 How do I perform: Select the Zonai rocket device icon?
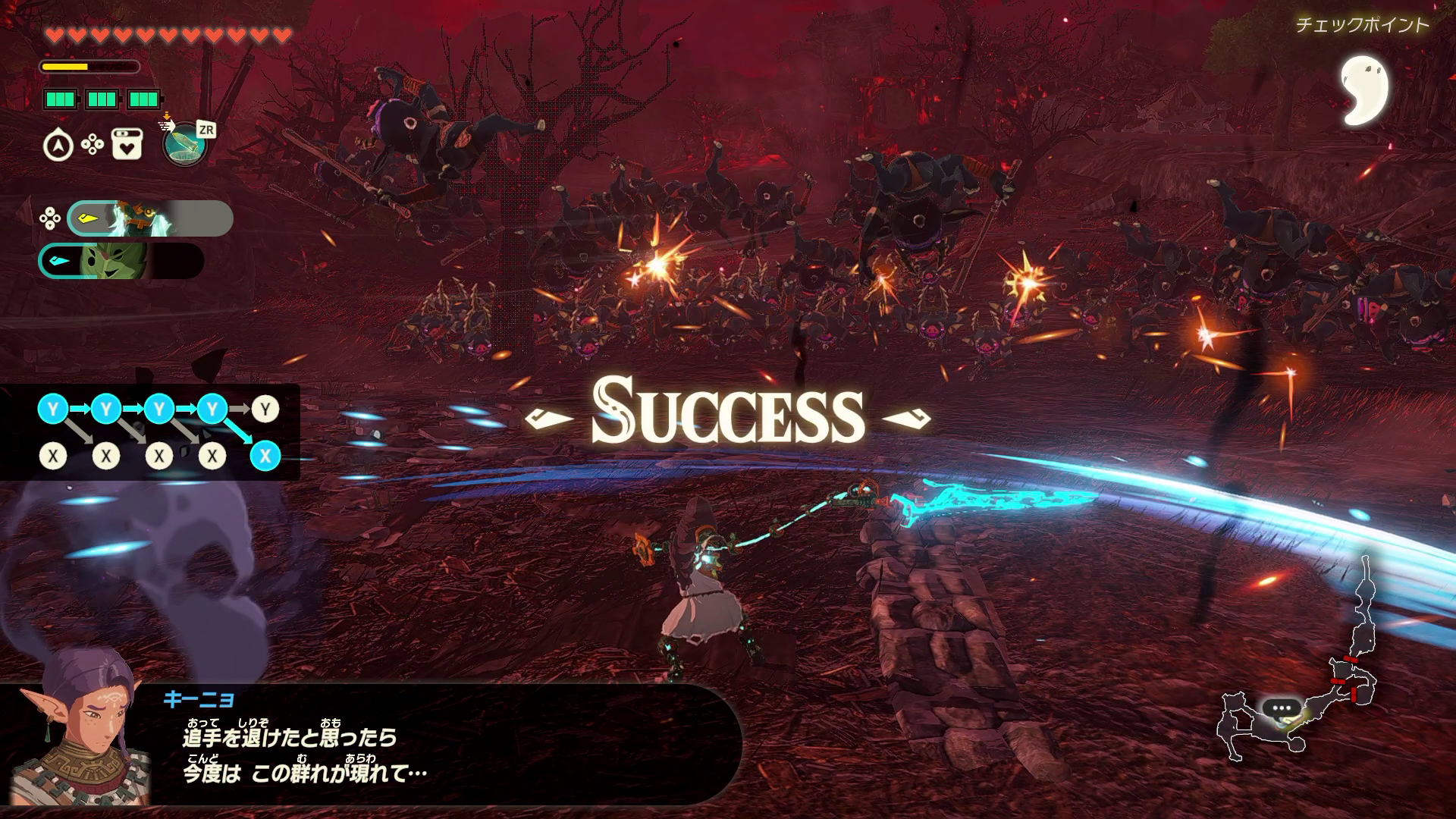click(x=185, y=143)
